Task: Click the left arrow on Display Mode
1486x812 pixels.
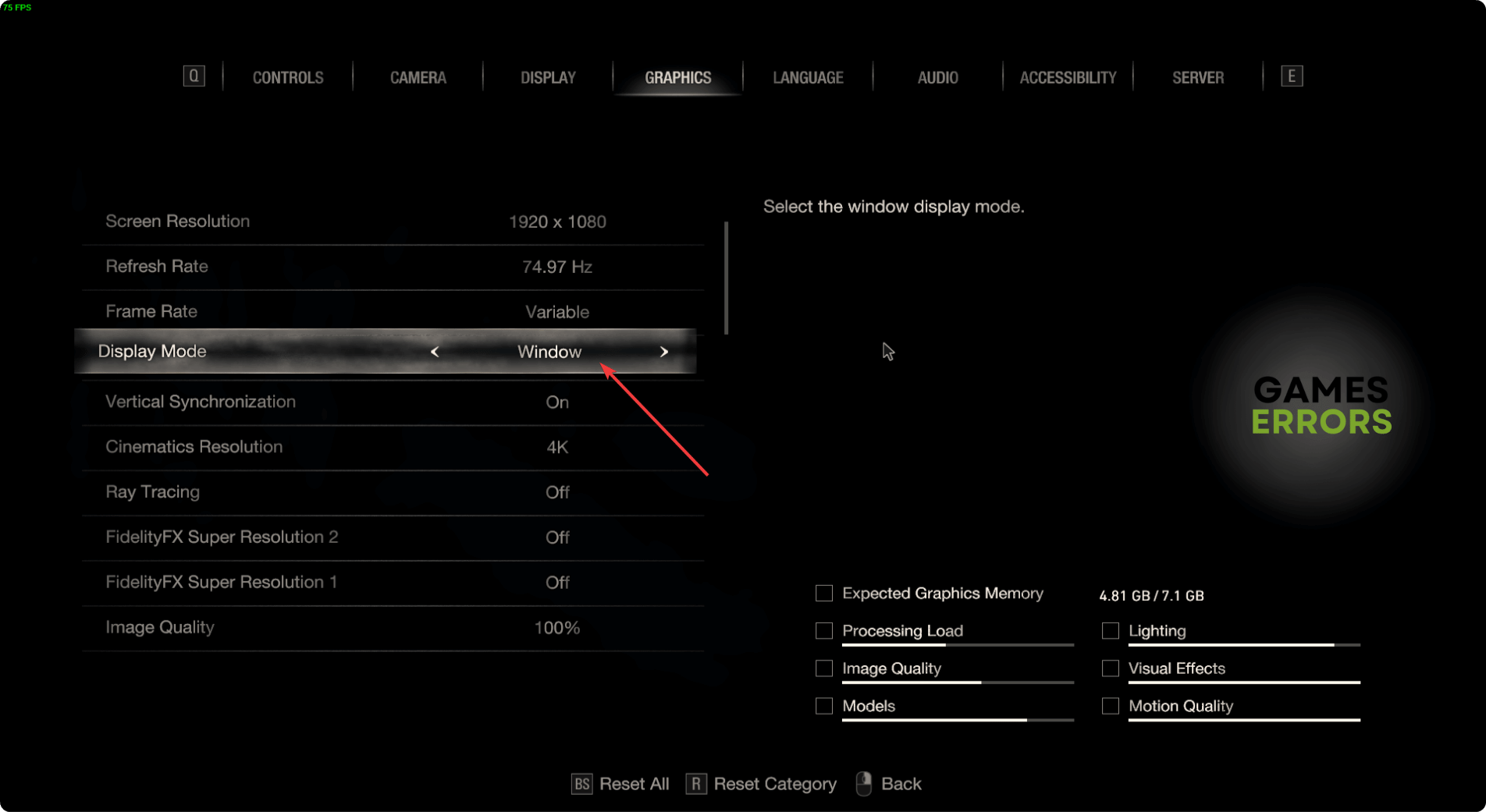Action: point(435,352)
